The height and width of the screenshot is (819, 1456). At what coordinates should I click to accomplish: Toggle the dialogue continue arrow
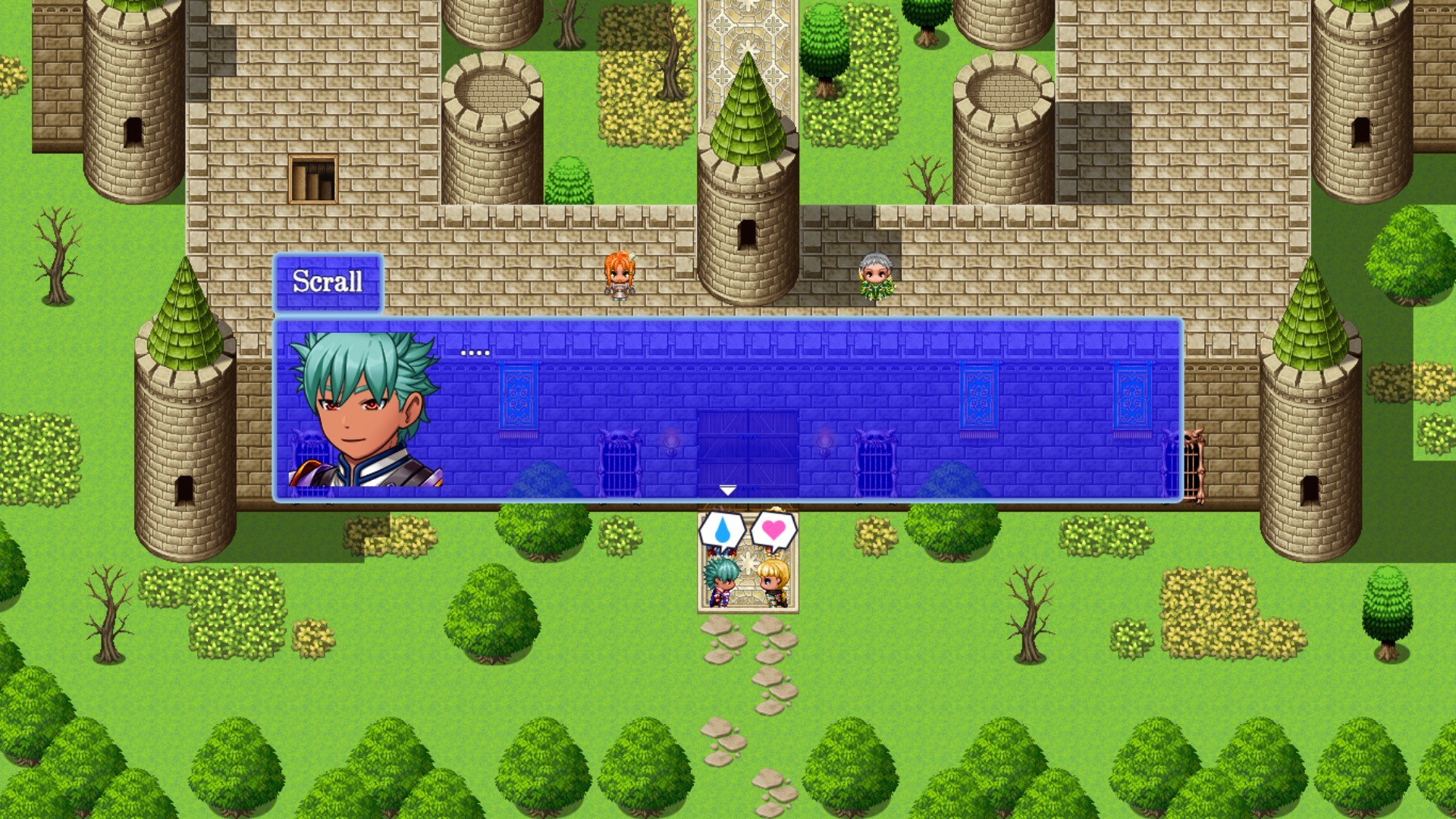728,491
